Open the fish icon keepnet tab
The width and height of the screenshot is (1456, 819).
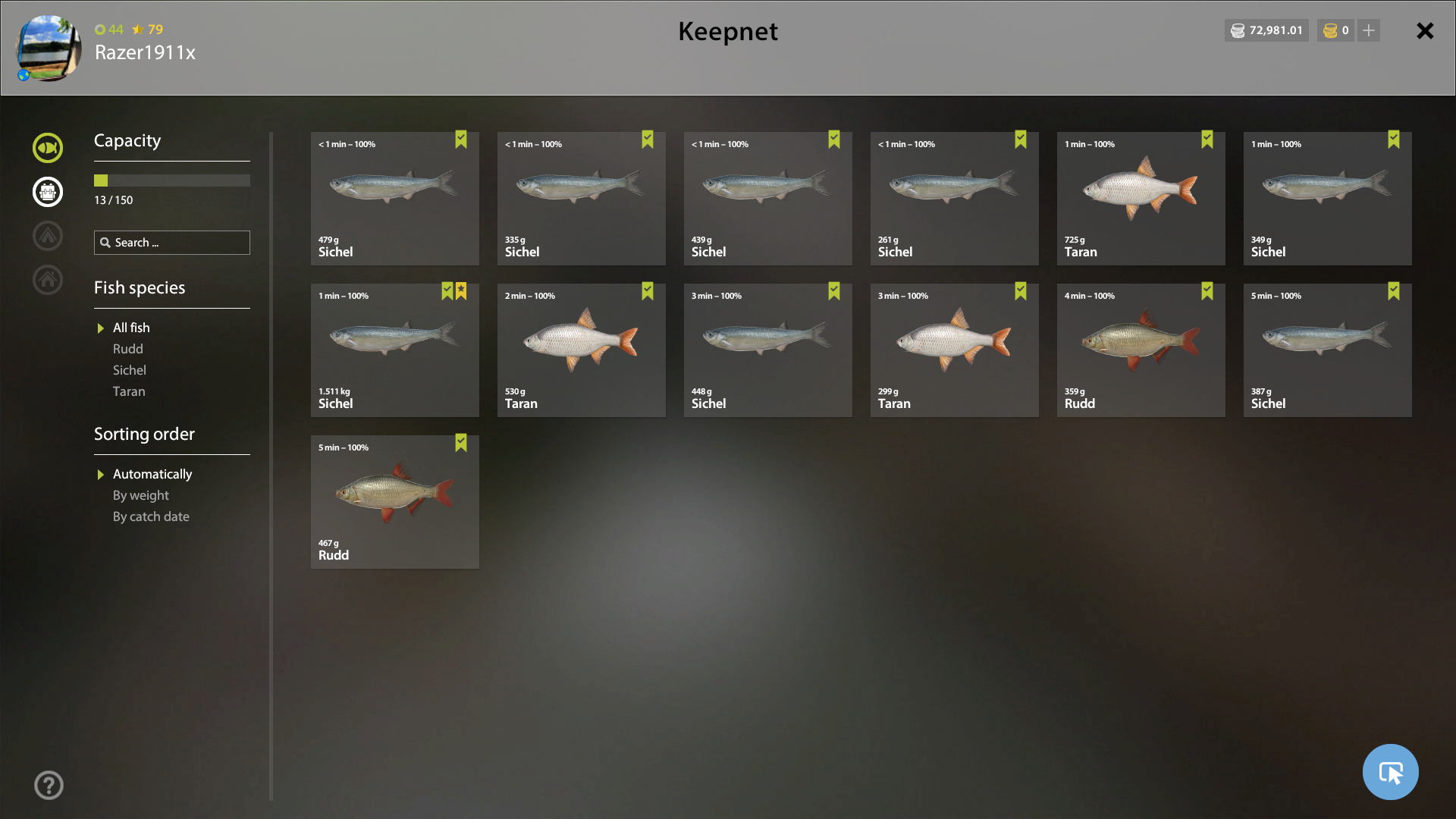48,148
